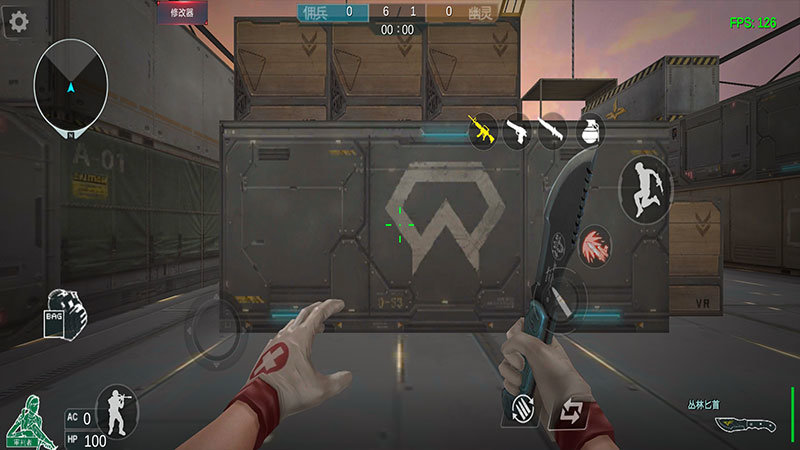Select the grenade weapon slot

pyautogui.click(x=587, y=131)
